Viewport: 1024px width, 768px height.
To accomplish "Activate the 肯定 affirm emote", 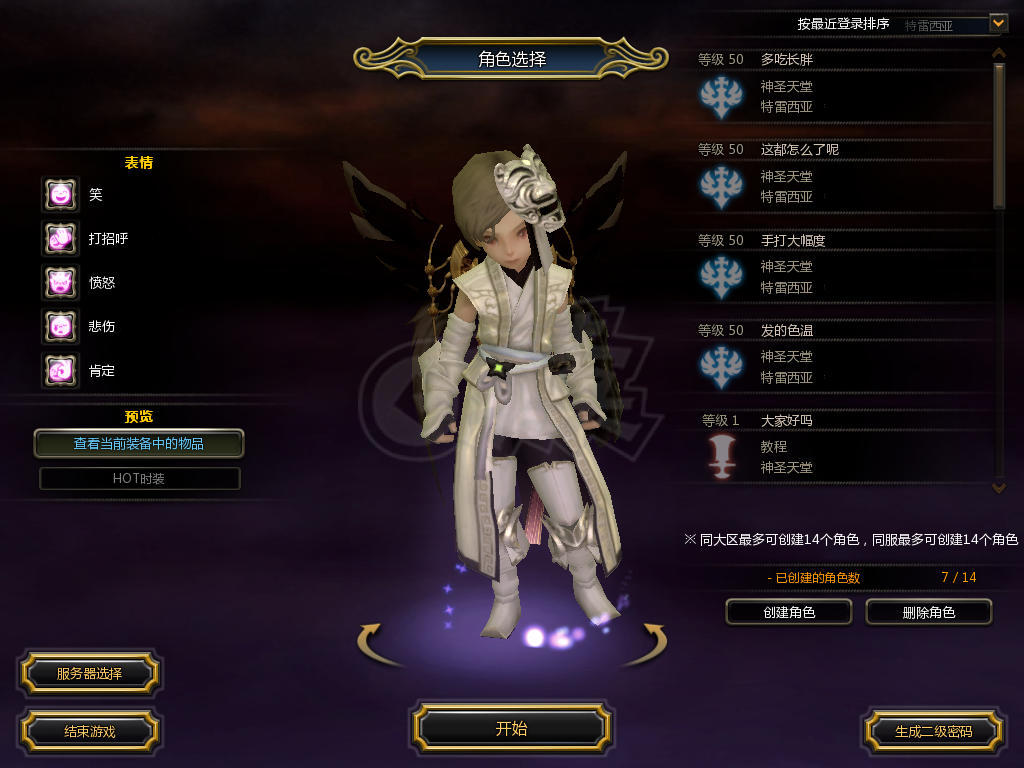I will coord(60,370).
